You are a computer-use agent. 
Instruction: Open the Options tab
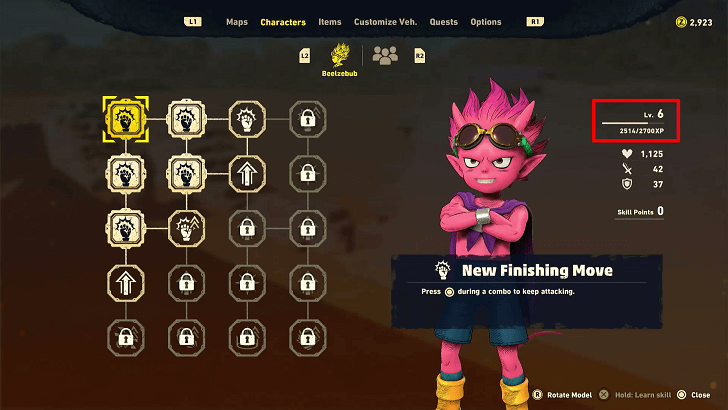coord(486,22)
